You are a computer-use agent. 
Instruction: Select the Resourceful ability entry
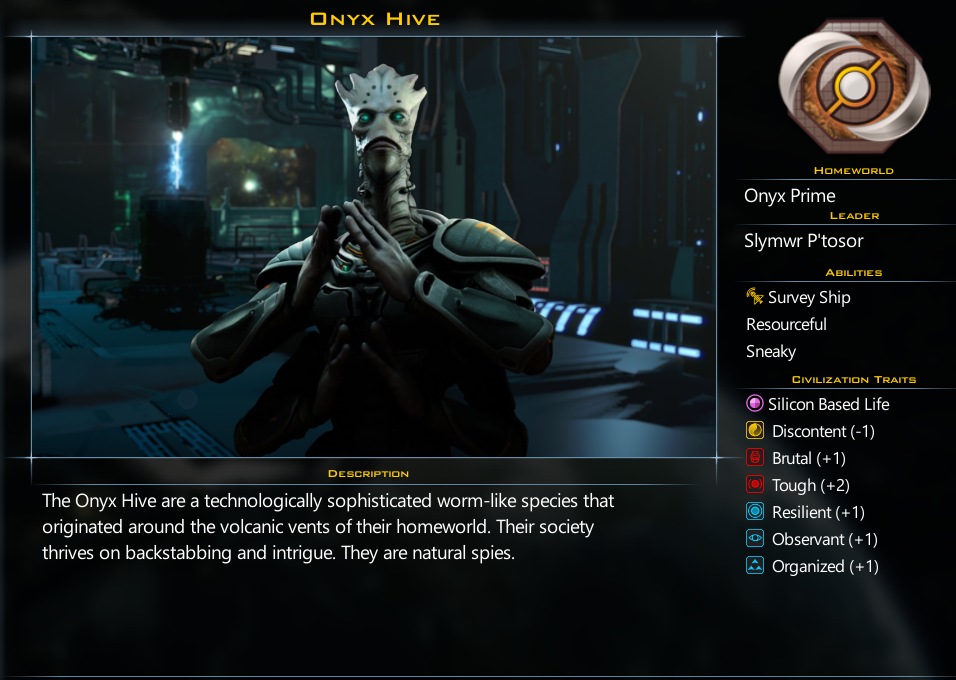(x=786, y=324)
